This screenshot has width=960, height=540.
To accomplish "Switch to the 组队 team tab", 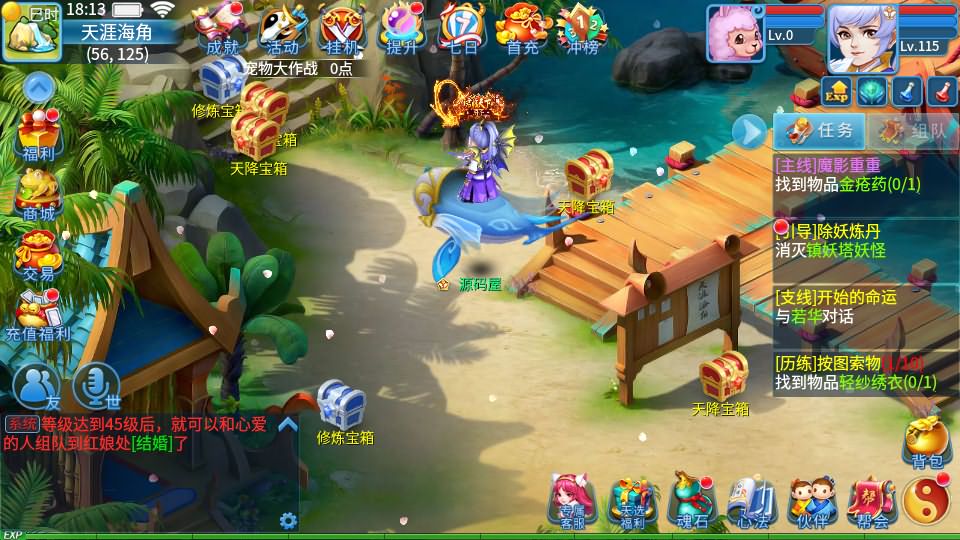I will 906,131.
